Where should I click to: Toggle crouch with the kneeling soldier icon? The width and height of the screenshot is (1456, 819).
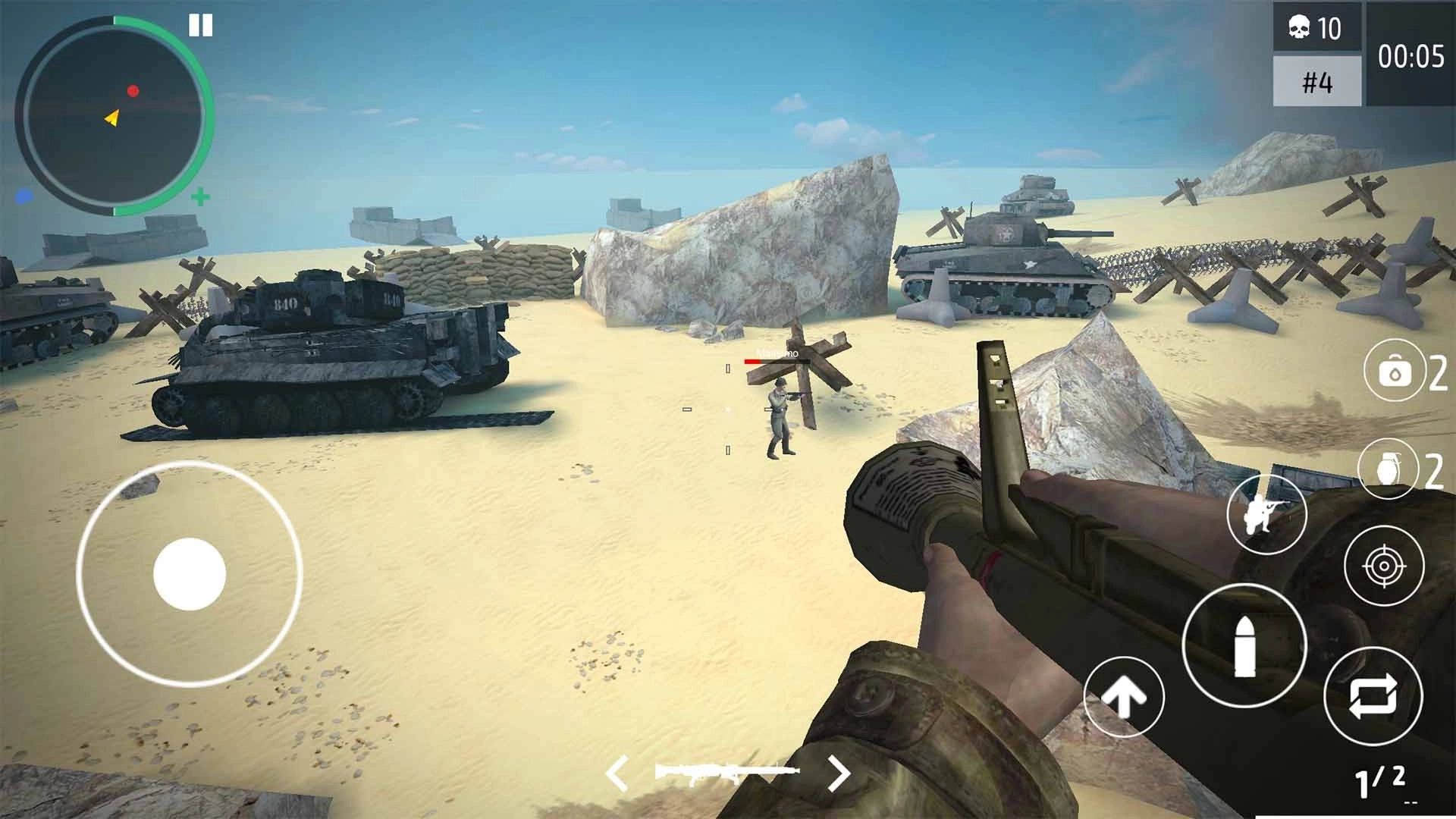click(1266, 514)
